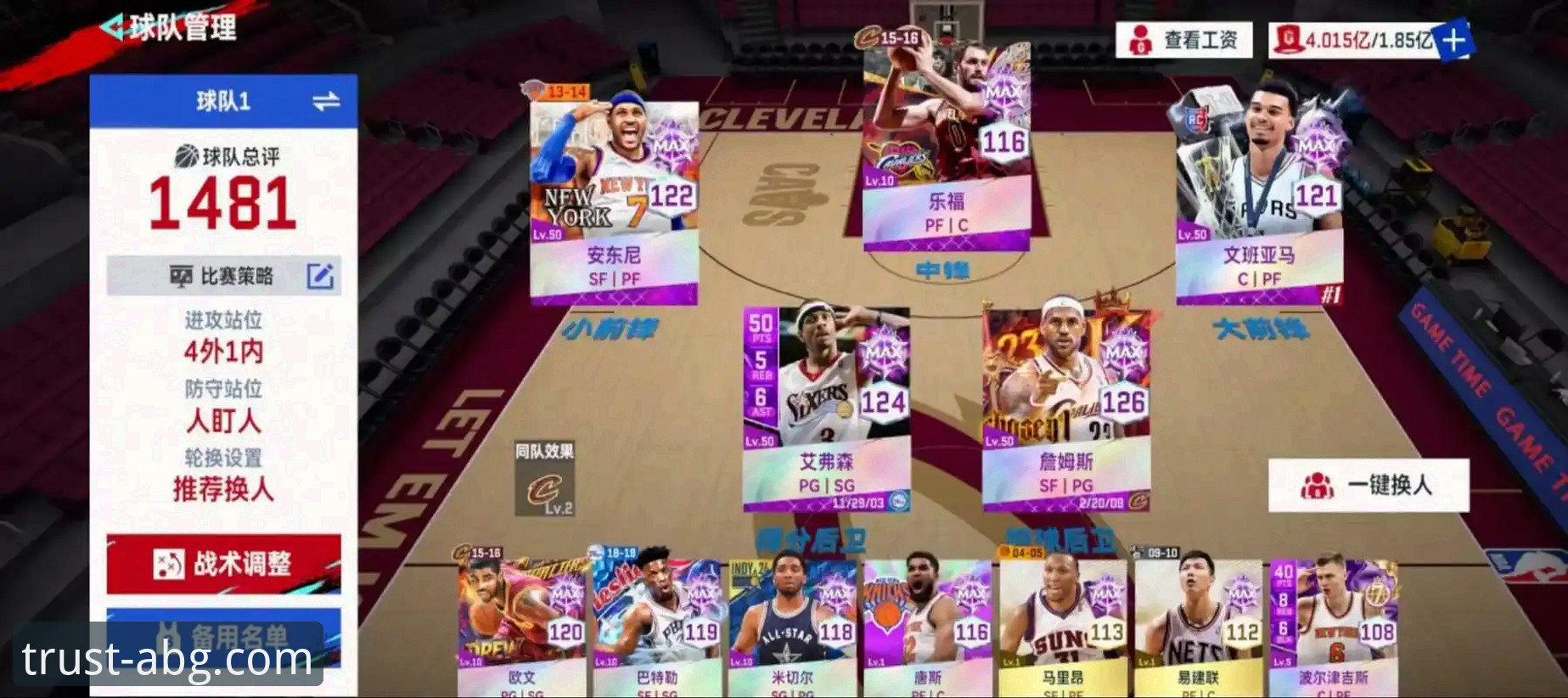Click the swap arrows next to 球队1
Screen dimensions: 1568x698
click(x=325, y=100)
